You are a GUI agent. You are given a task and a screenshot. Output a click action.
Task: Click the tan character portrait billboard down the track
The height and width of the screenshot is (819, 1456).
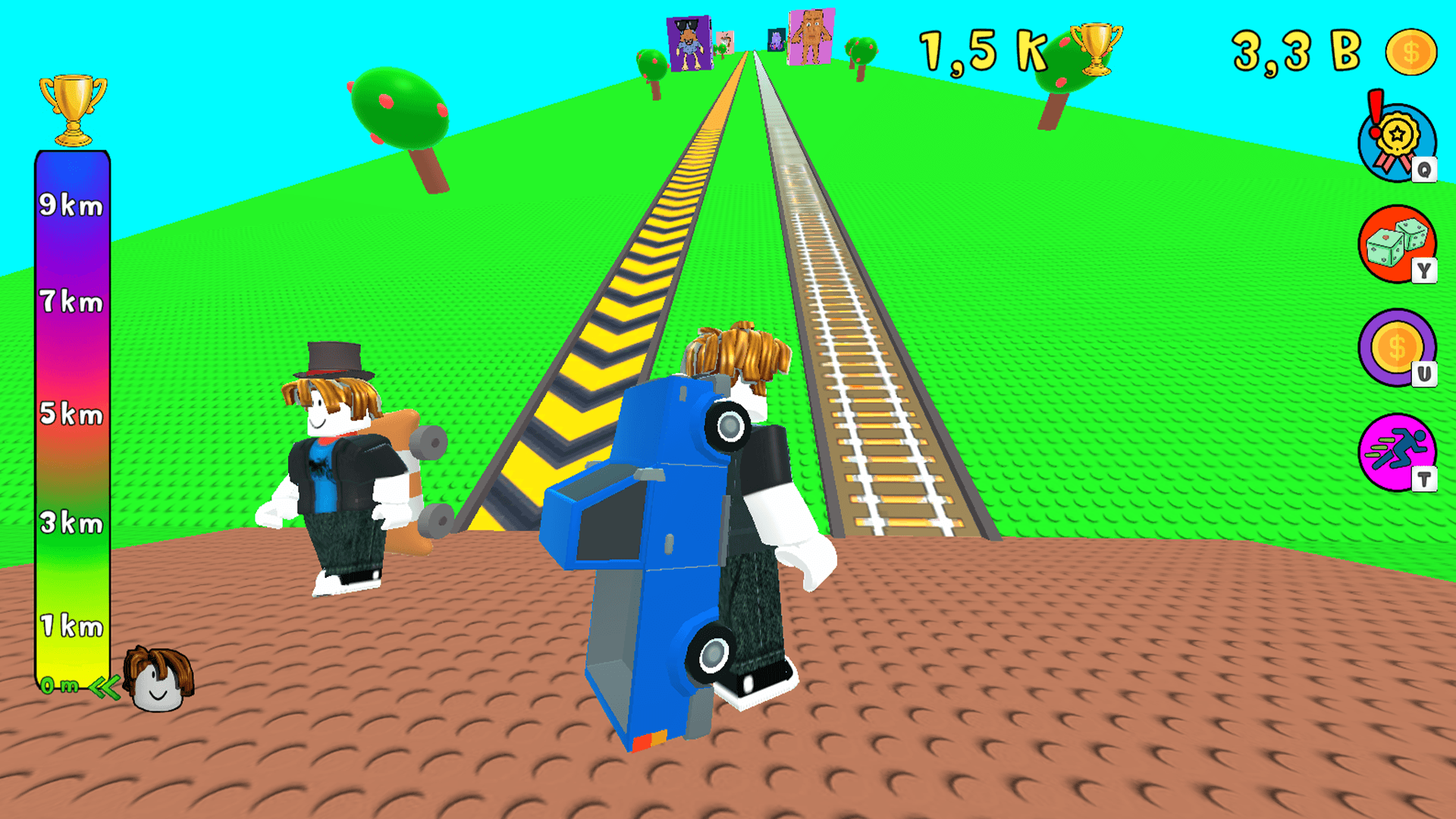(x=811, y=36)
